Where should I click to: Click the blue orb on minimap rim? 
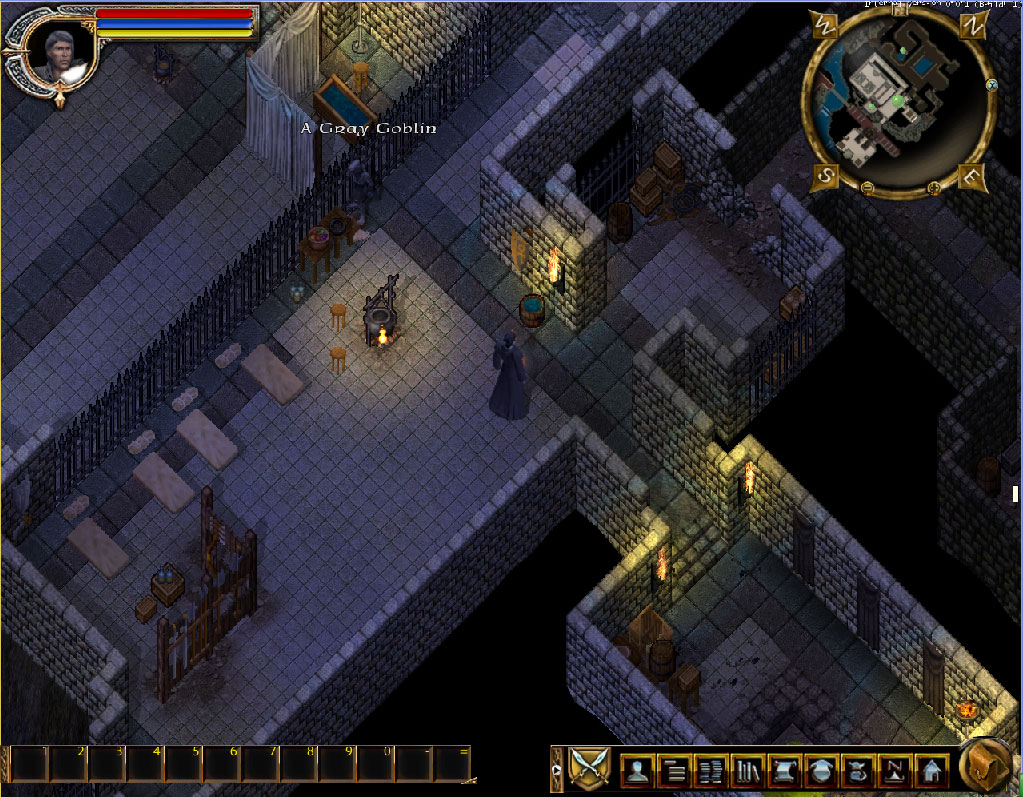991,85
